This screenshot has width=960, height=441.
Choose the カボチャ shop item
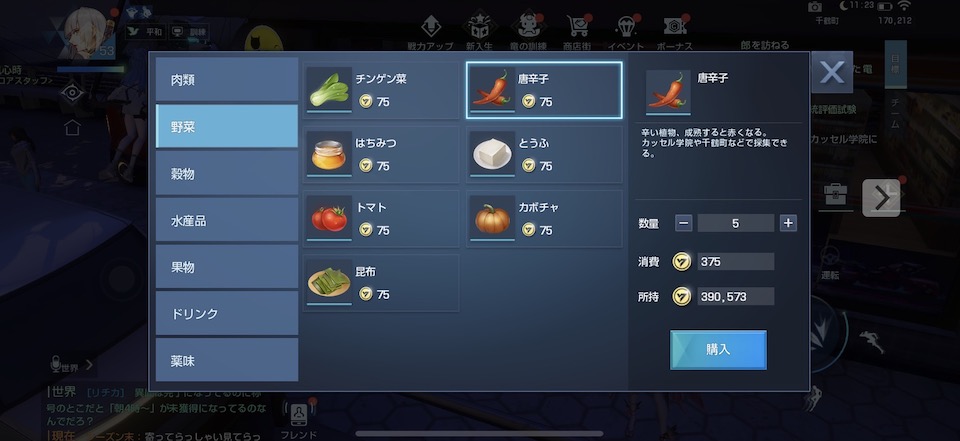pyautogui.click(x=544, y=218)
